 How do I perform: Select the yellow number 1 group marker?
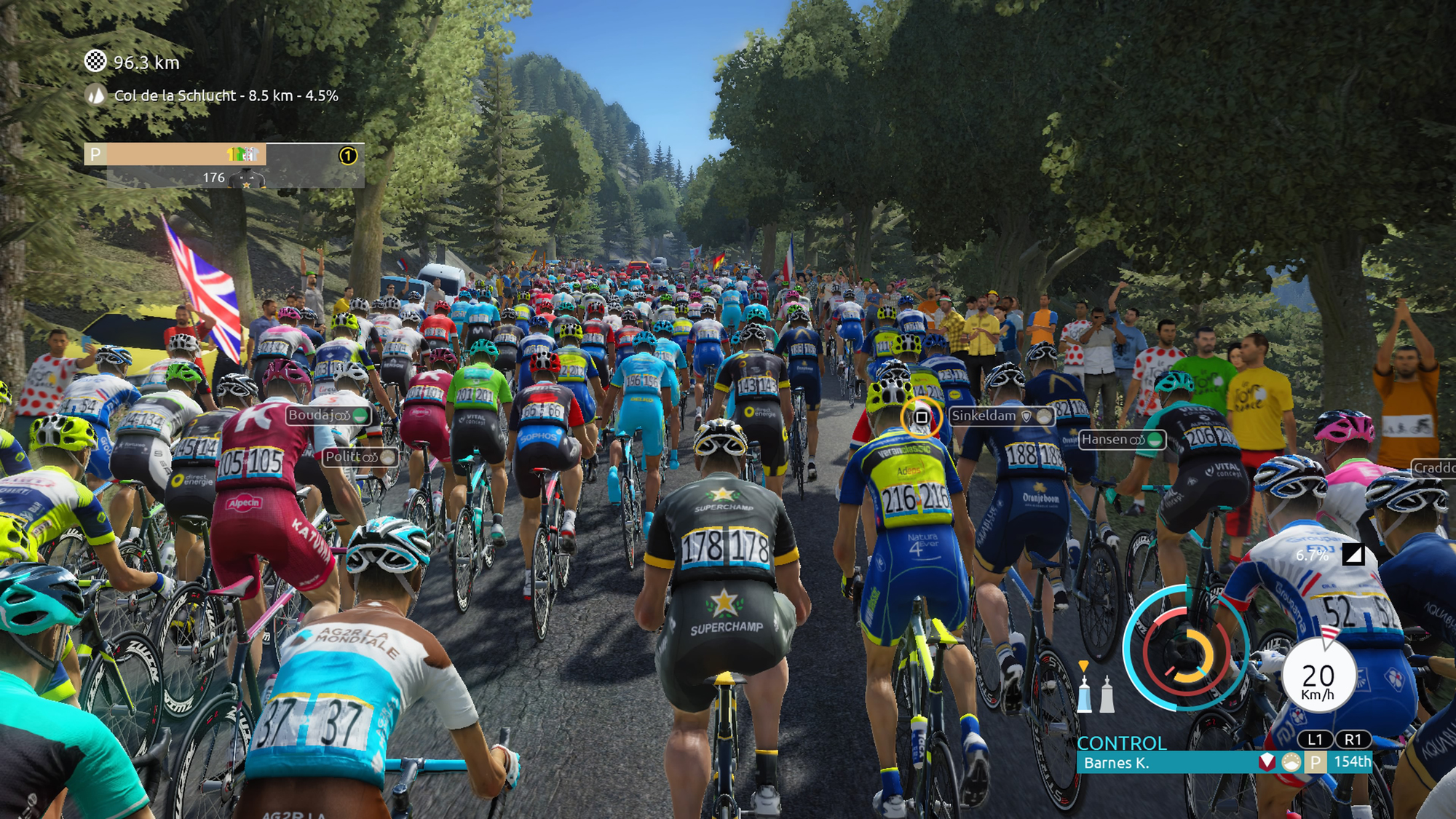[348, 155]
